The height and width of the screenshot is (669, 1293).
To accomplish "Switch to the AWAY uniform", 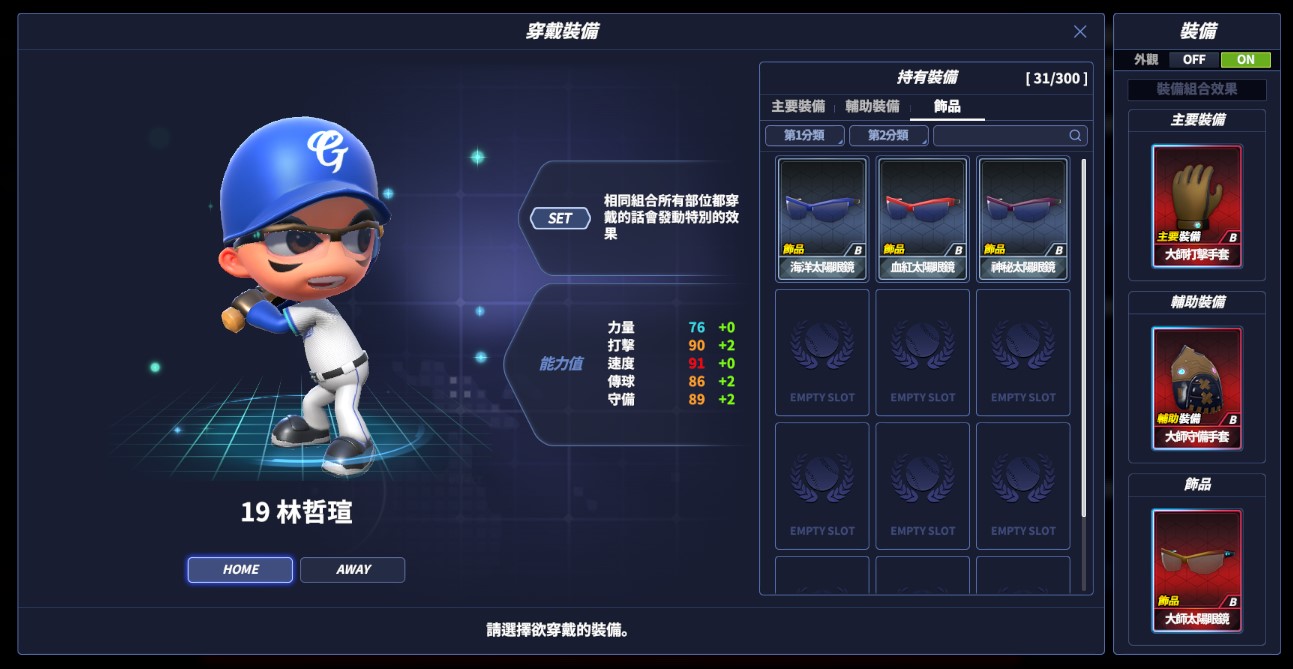I will click(353, 570).
